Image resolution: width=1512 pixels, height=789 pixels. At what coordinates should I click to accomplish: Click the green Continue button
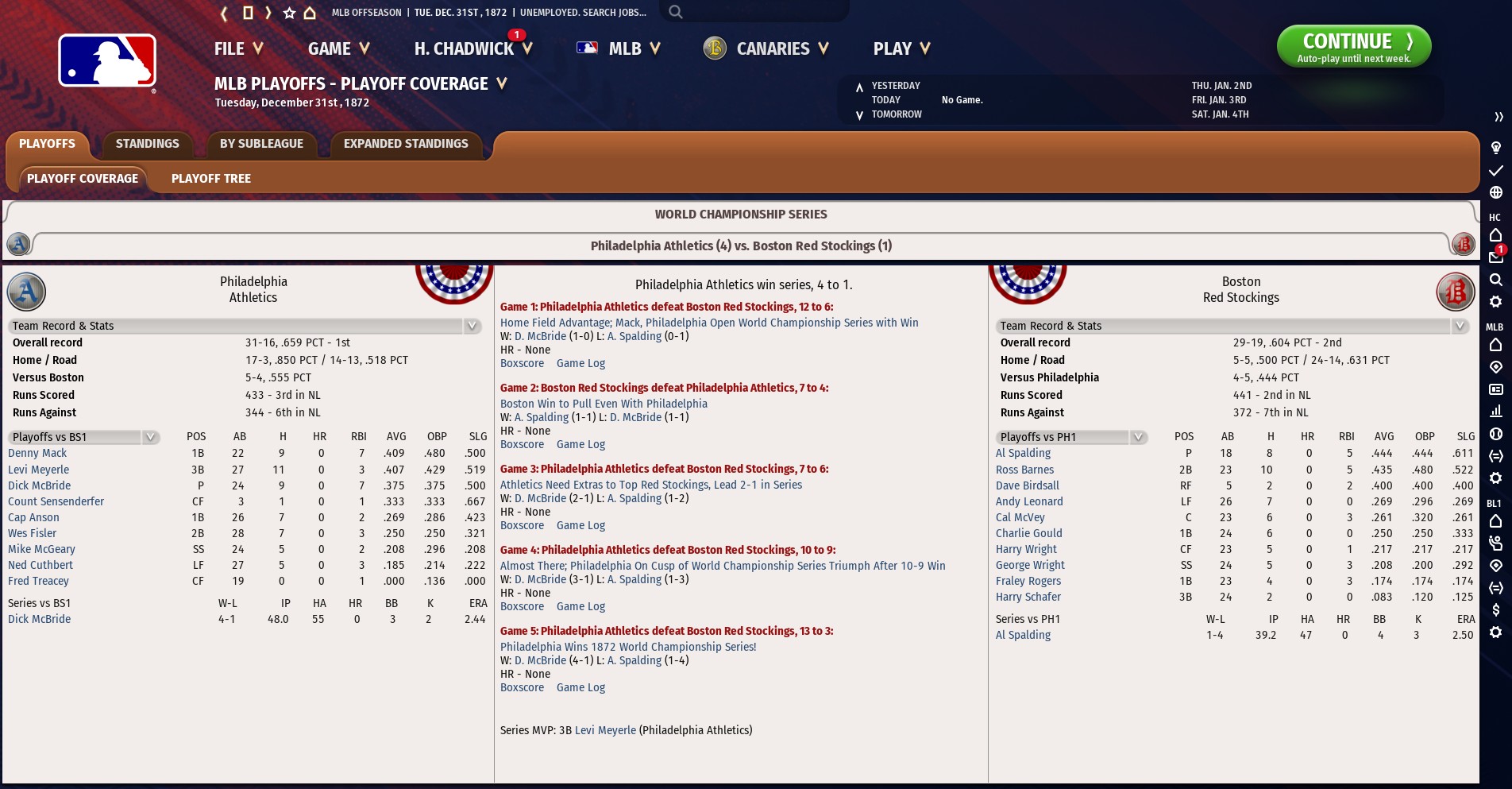click(x=1353, y=47)
